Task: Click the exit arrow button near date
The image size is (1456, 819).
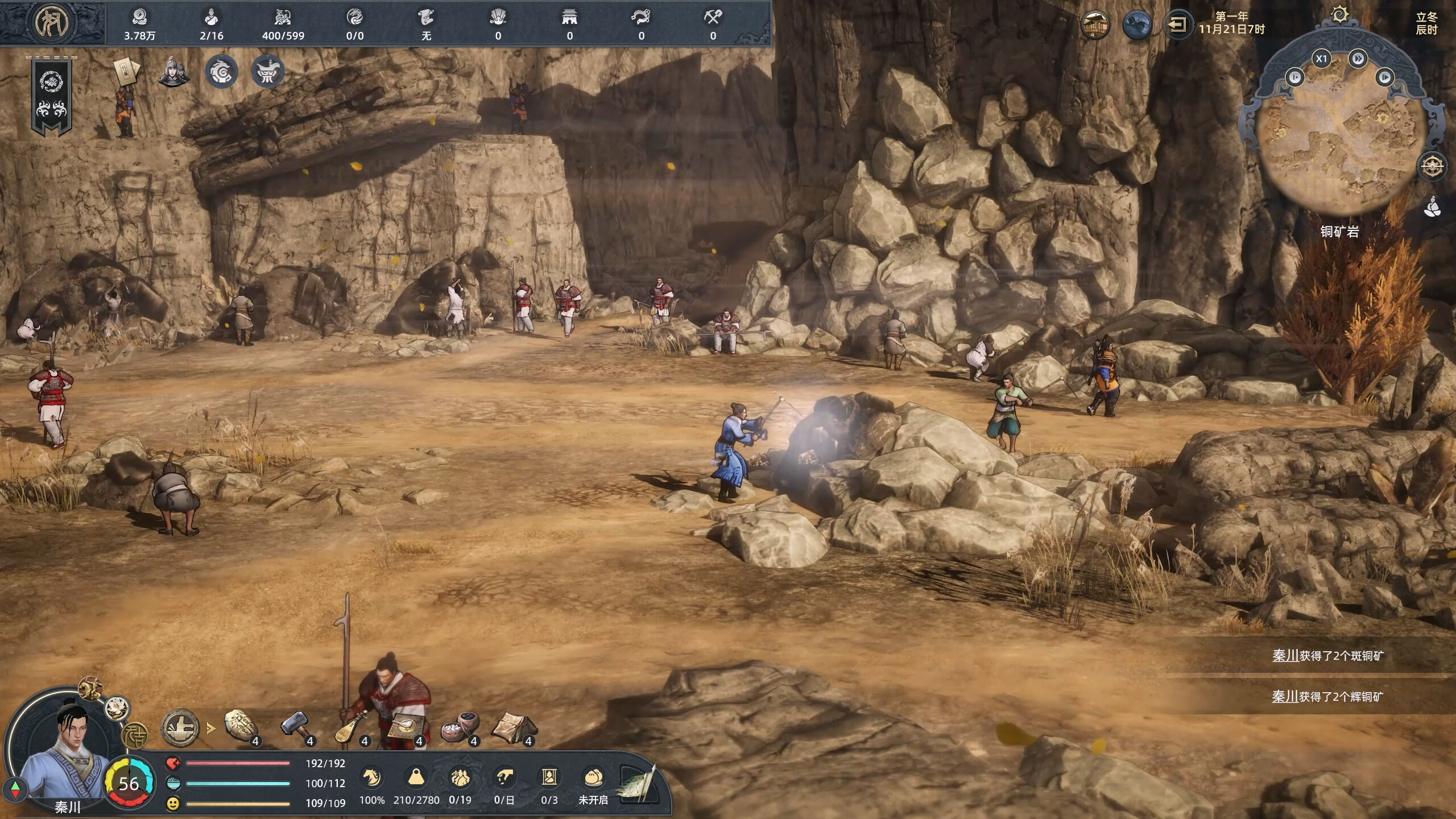Action: 1177,24
